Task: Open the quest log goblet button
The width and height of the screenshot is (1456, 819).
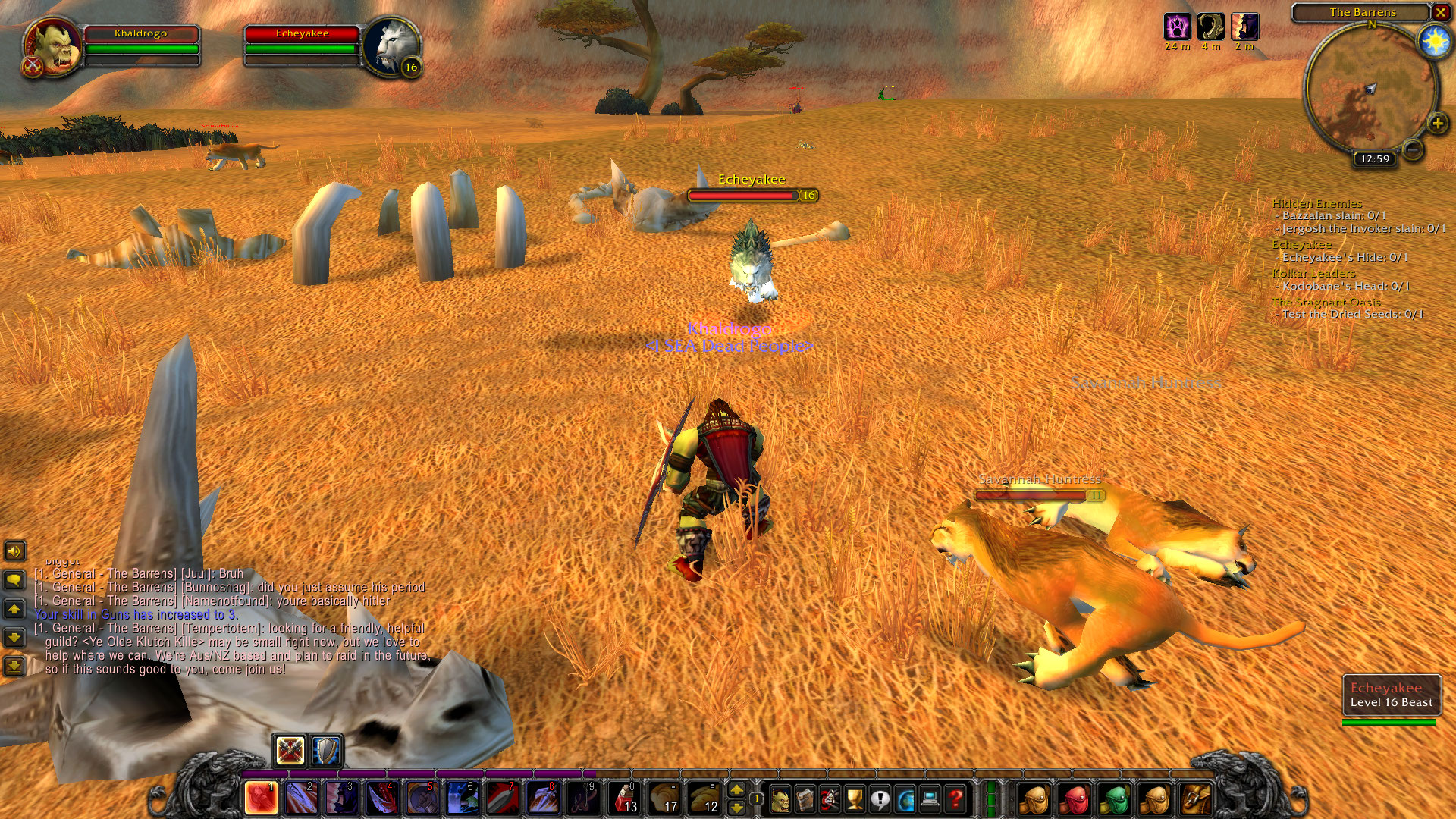Action: [x=855, y=799]
